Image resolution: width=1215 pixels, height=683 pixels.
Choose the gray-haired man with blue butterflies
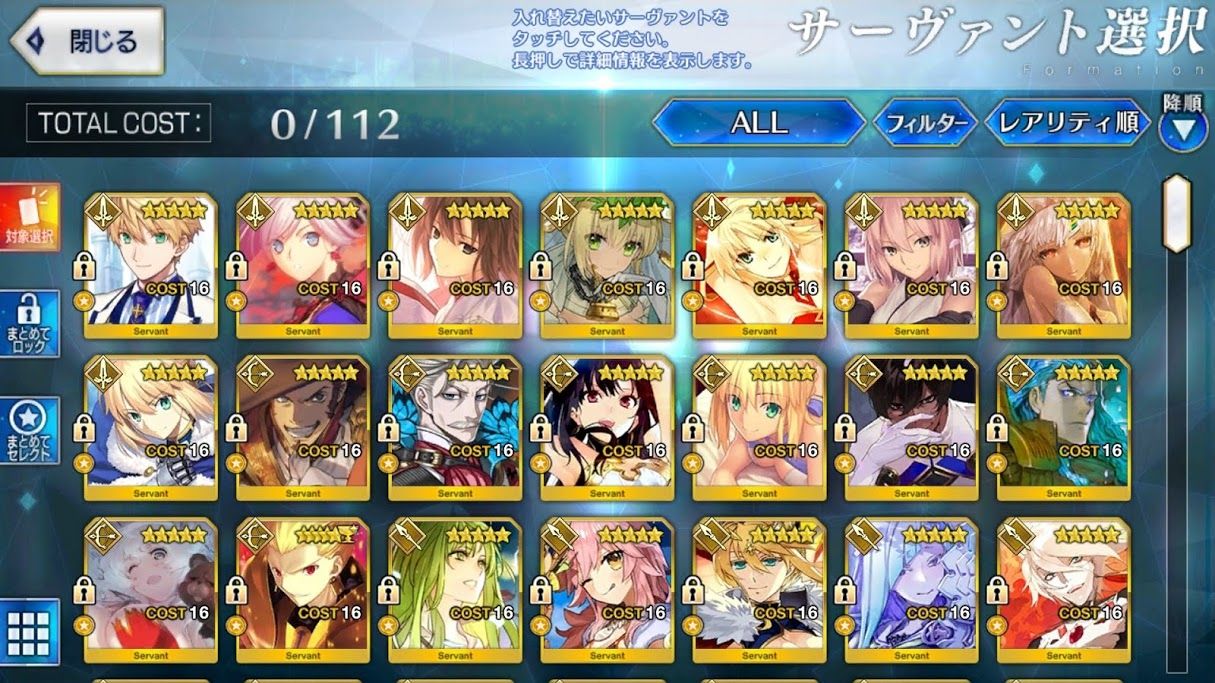(455, 427)
